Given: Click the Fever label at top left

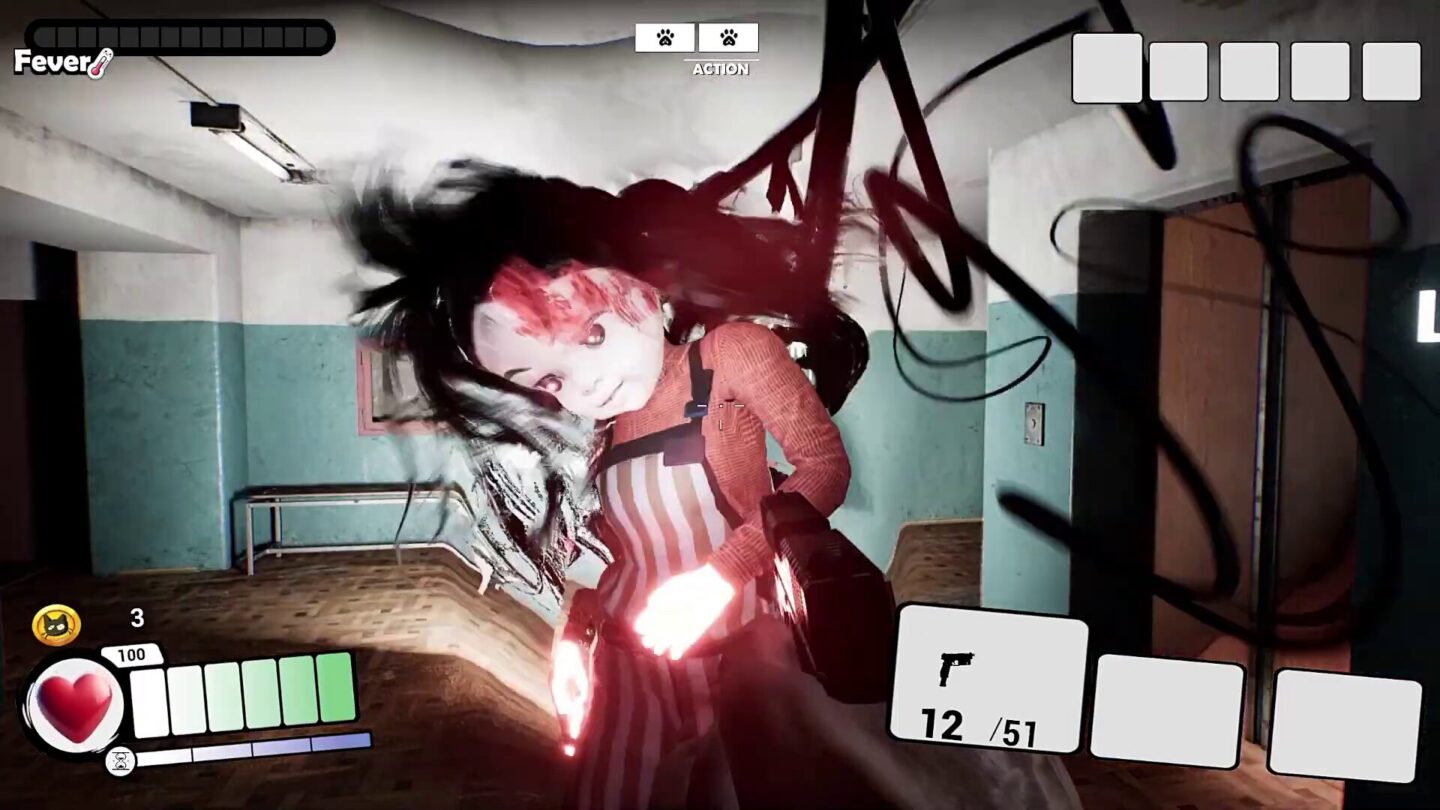Looking at the screenshot, I should 51,63.
